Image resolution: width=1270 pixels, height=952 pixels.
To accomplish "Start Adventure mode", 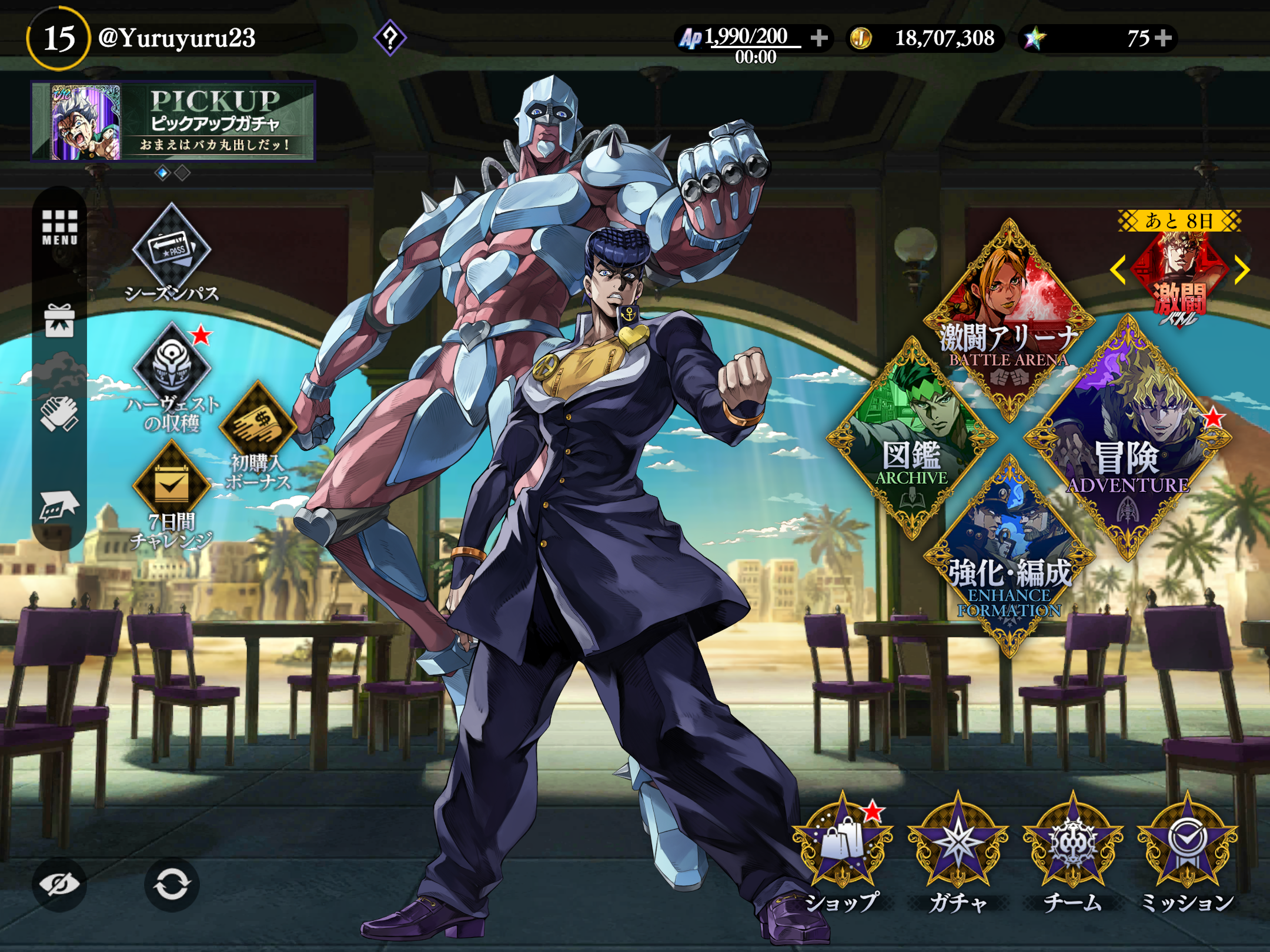I will 1127,438.
